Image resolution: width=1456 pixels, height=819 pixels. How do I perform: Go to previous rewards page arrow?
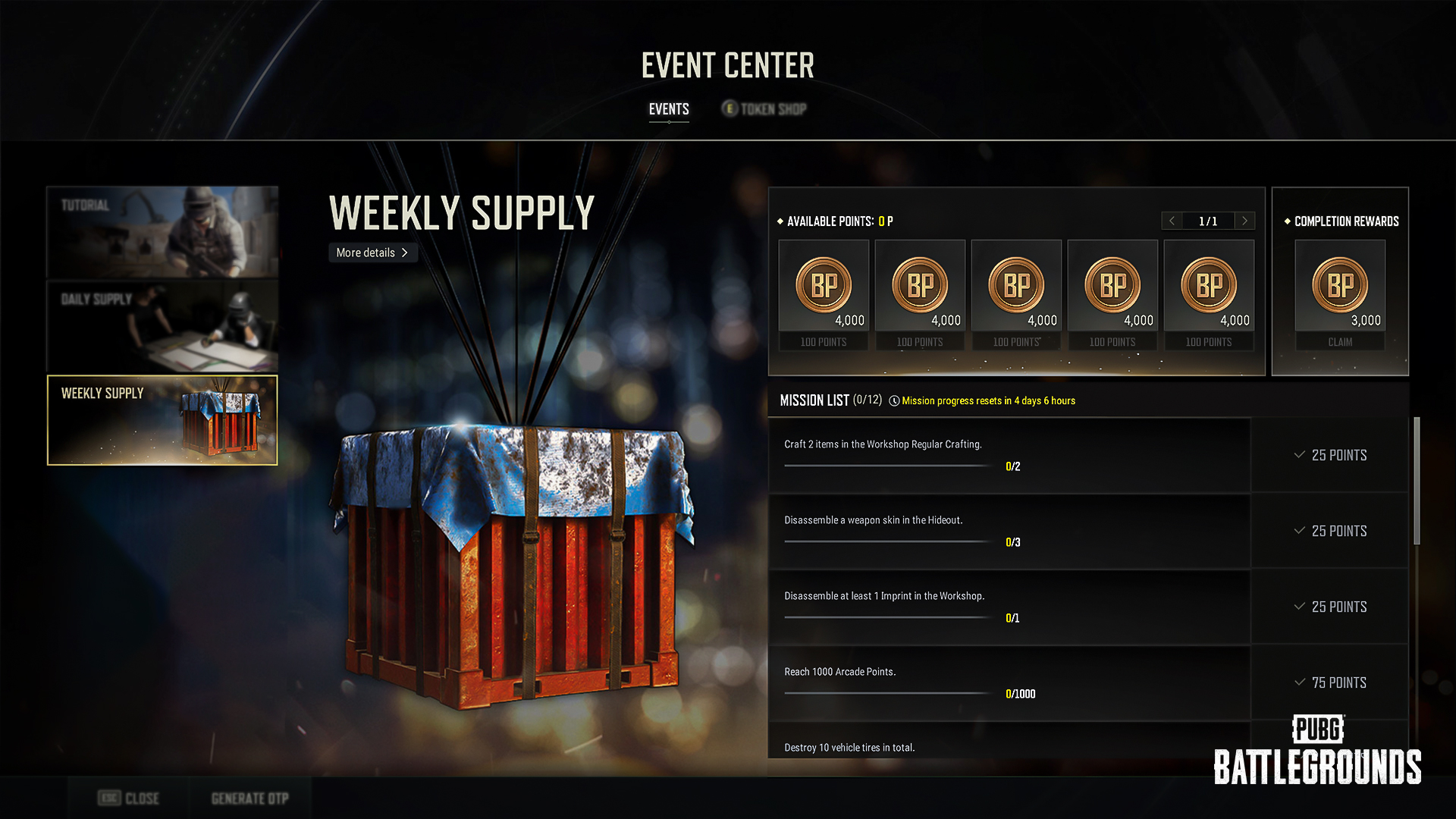pos(1172,221)
